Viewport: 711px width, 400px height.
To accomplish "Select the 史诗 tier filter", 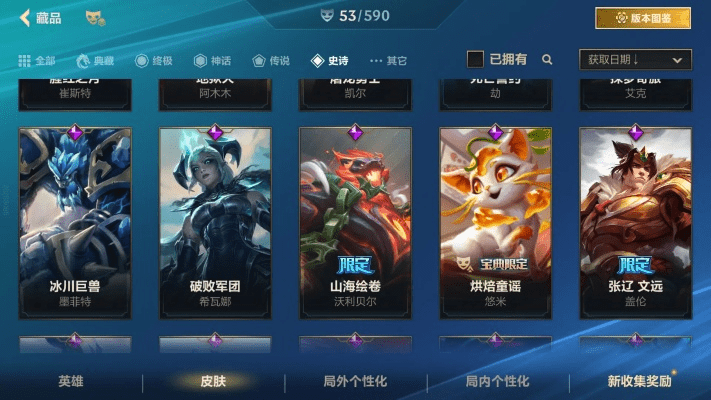I will (331, 60).
